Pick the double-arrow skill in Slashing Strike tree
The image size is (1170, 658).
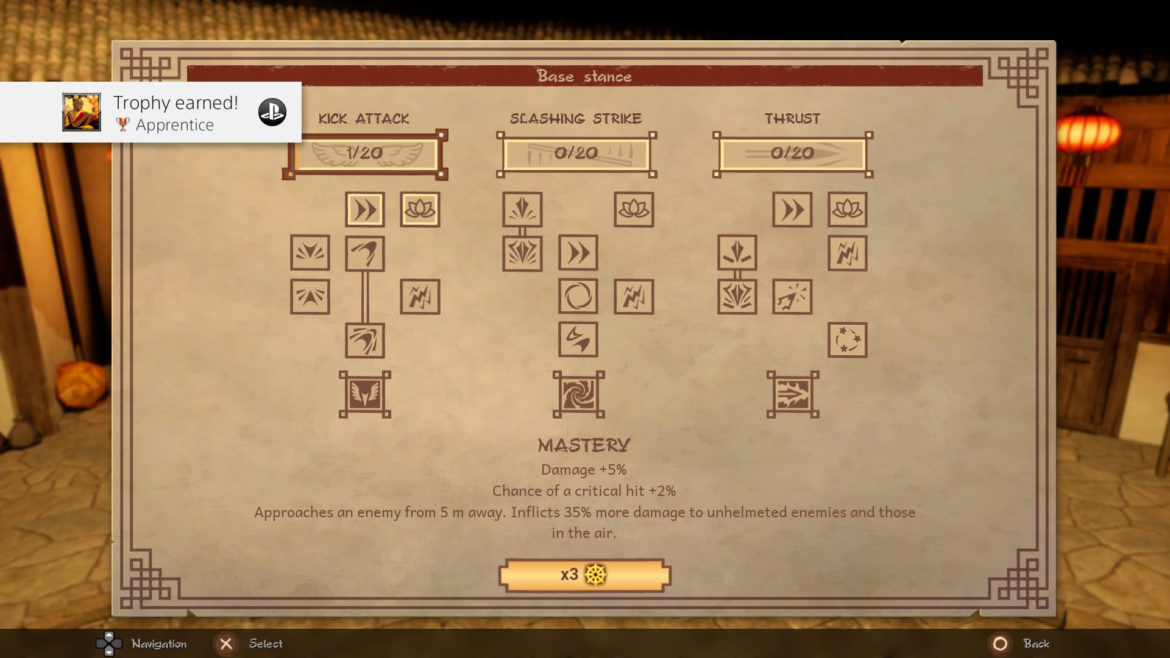(x=578, y=253)
